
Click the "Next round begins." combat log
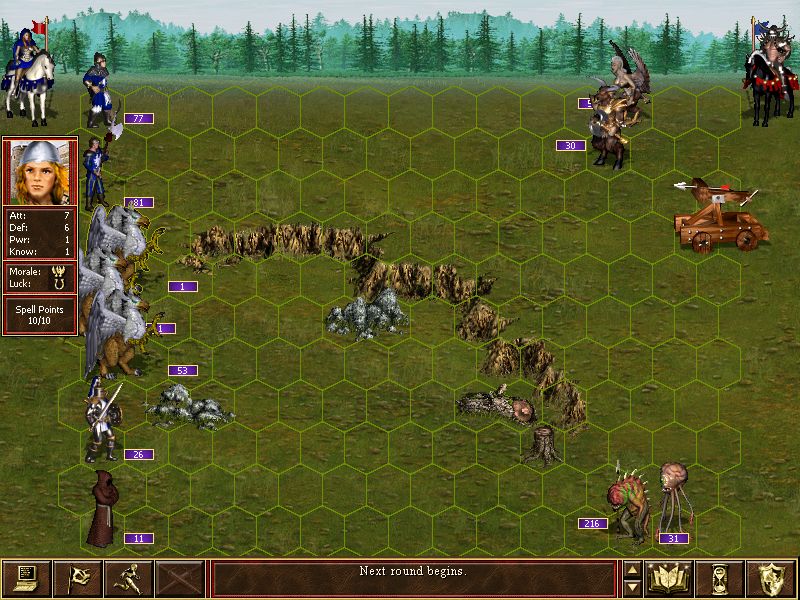[413, 572]
